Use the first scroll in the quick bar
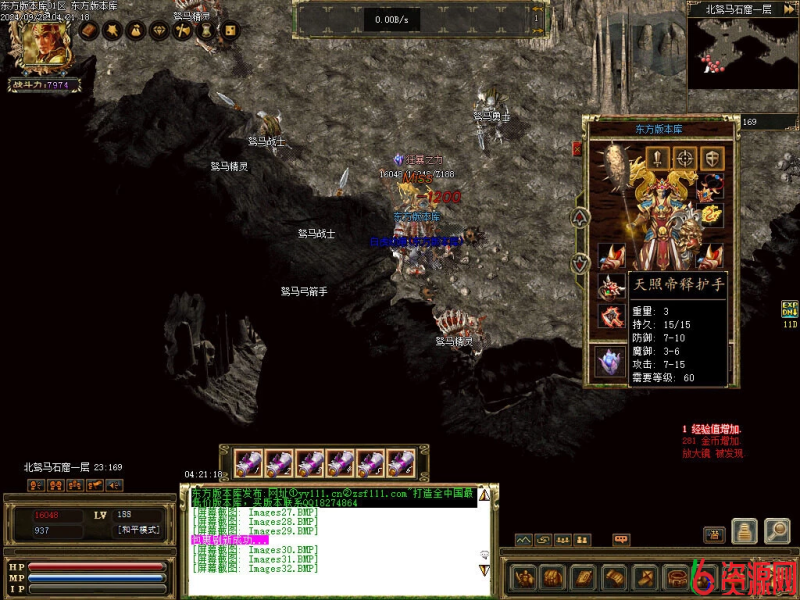This screenshot has height=600, width=800. point(250,462)
